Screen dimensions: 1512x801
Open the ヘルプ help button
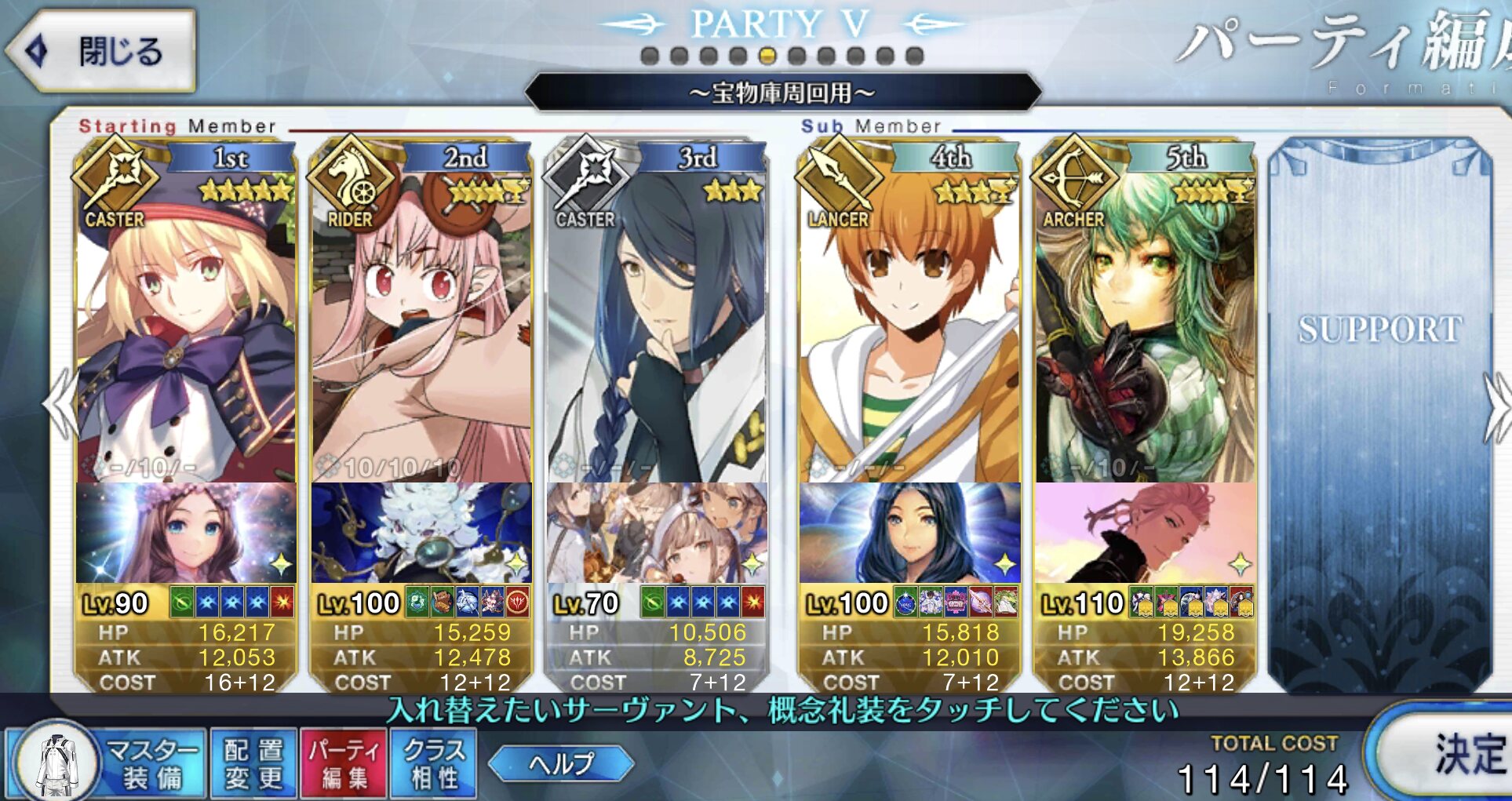tap(561, 763)
